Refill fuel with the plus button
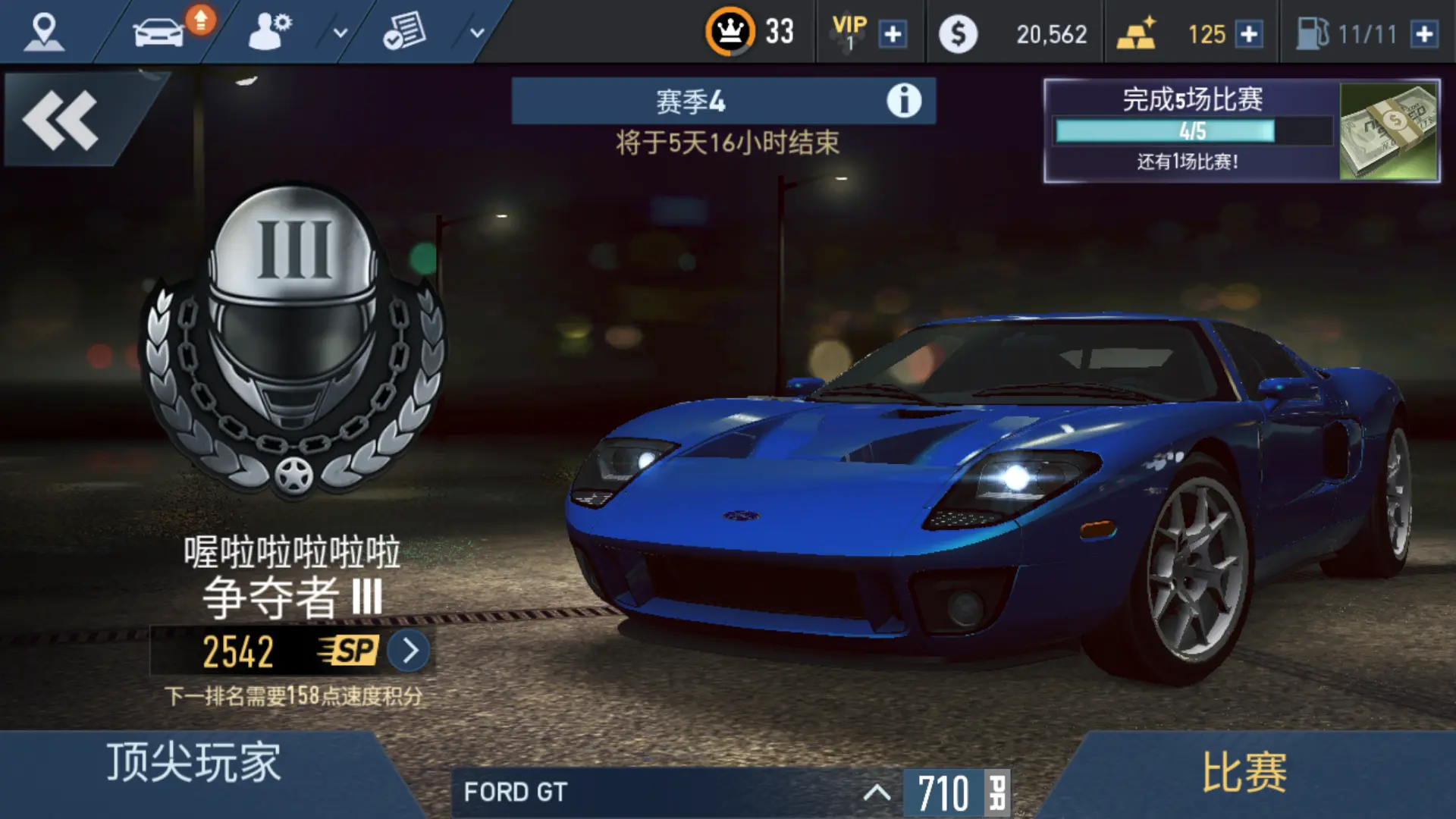 (x=1424, y=34)
